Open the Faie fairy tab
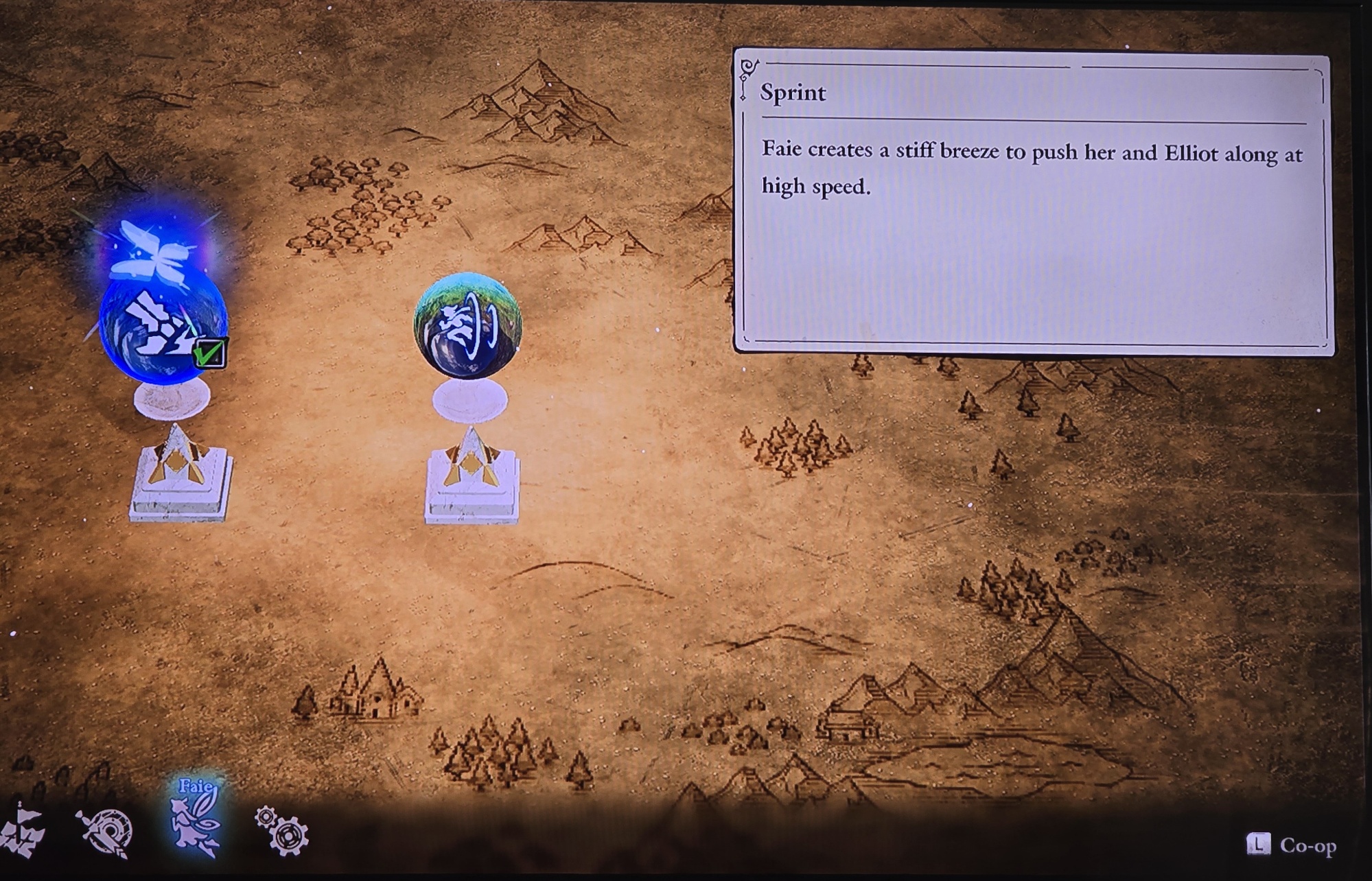Viewport: 1372px width, 881px height. pos(196,819)
